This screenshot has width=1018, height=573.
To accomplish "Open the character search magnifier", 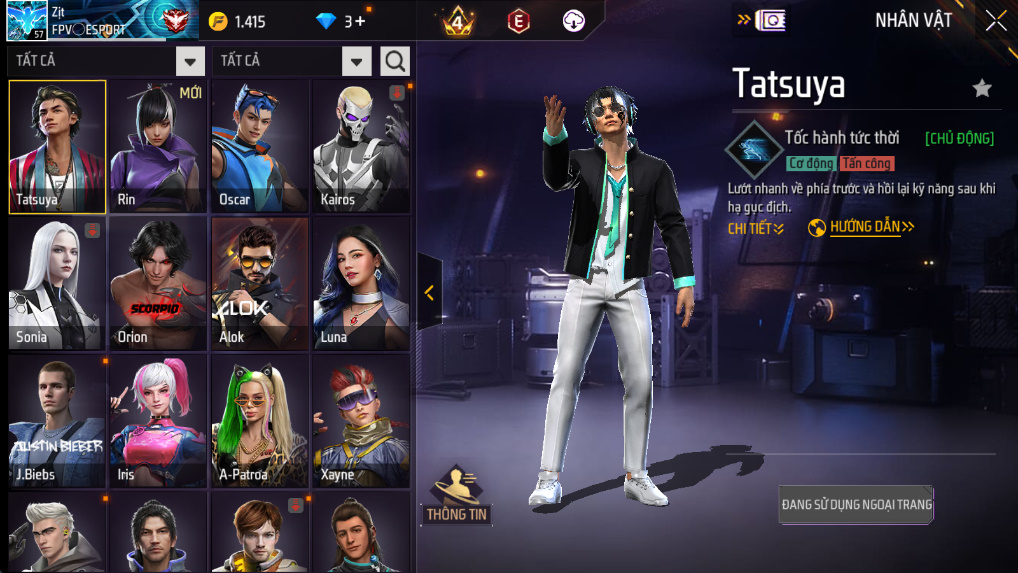I will click(395, 61).
